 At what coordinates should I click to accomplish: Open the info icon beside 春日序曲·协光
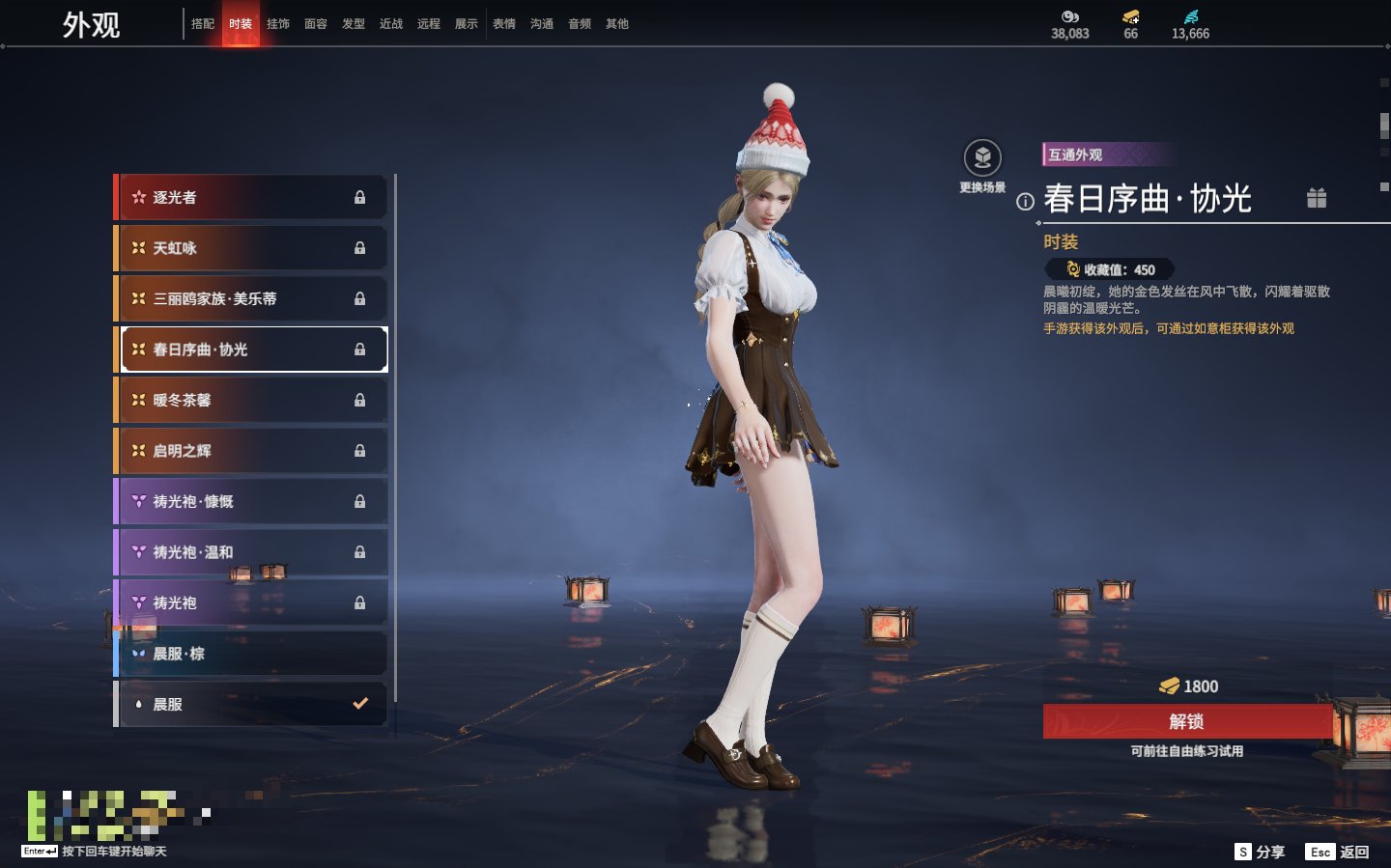tap(1025, 202)
